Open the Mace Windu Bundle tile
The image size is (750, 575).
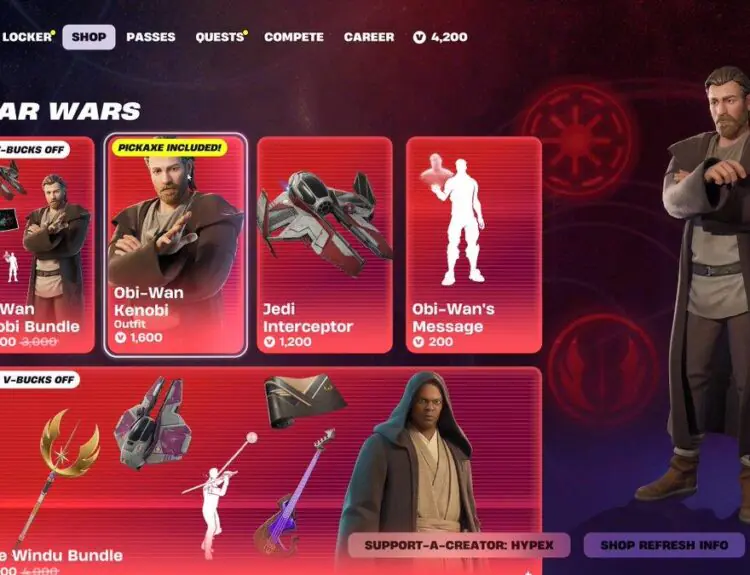pos(200,470)
